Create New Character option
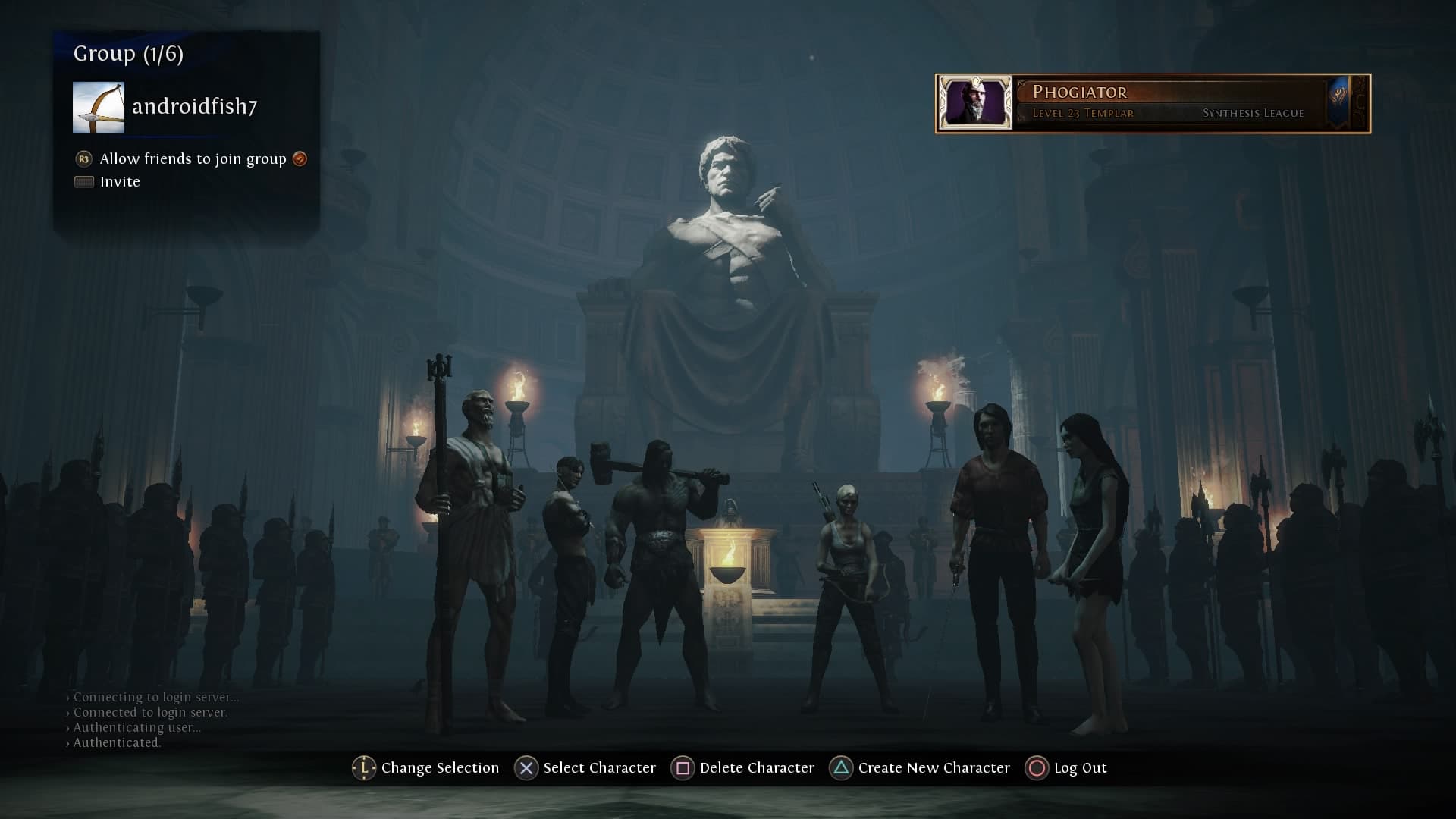The width and height of the screenshot is (1456, 819). pyautogui.click(x=920, y=768)
